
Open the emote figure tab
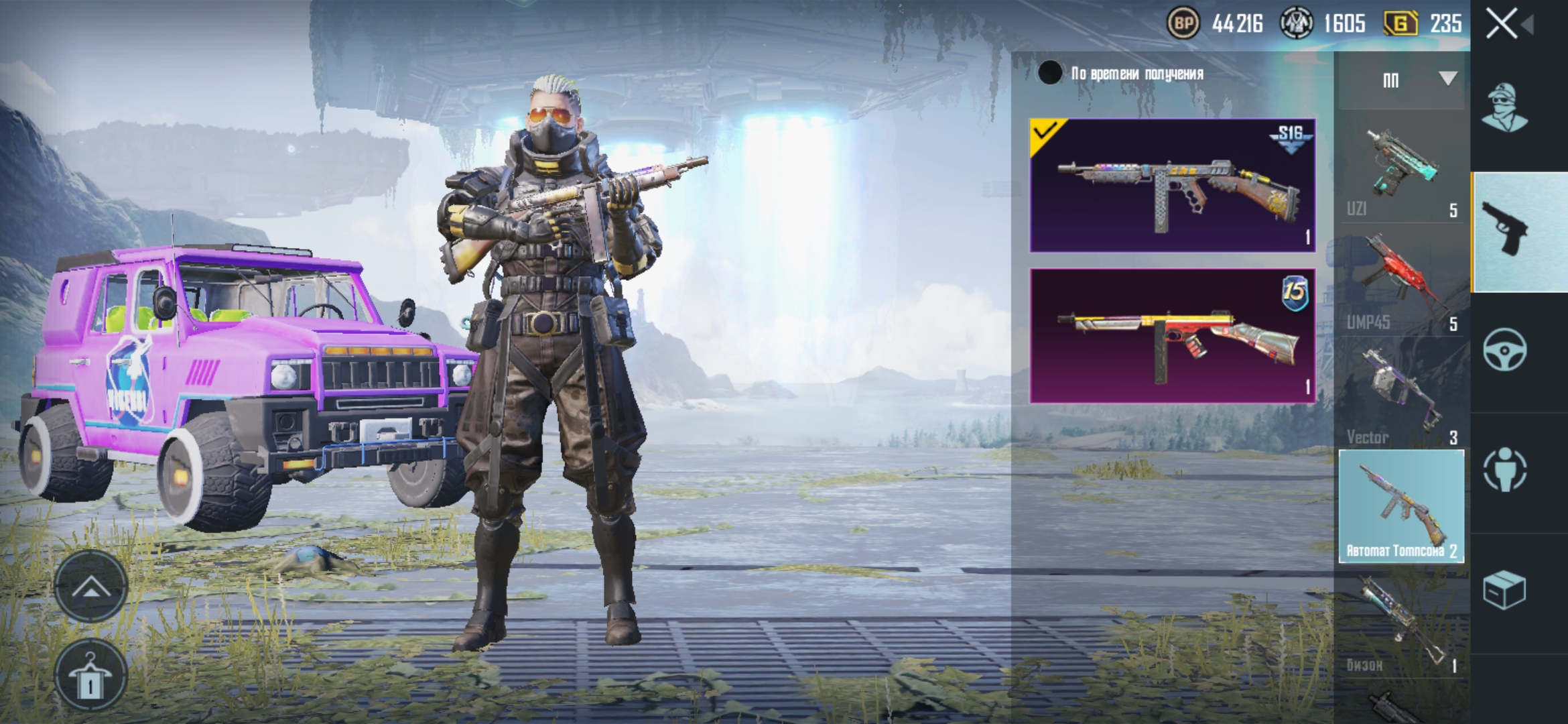coord(1504,469)
